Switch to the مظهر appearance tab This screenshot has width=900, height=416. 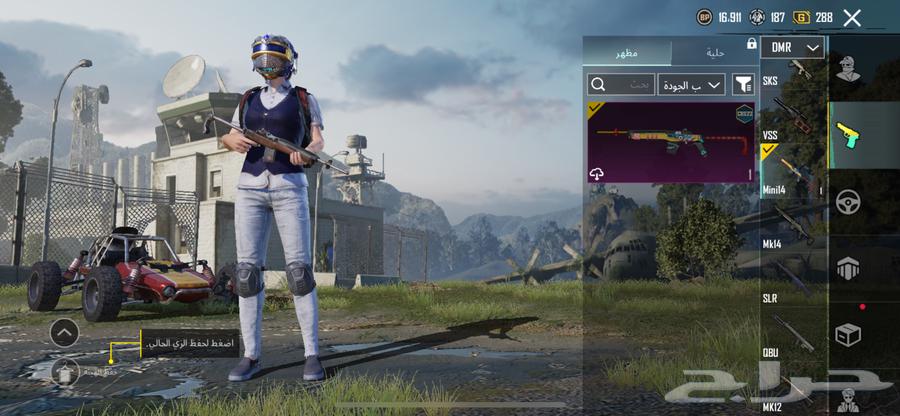627,52
